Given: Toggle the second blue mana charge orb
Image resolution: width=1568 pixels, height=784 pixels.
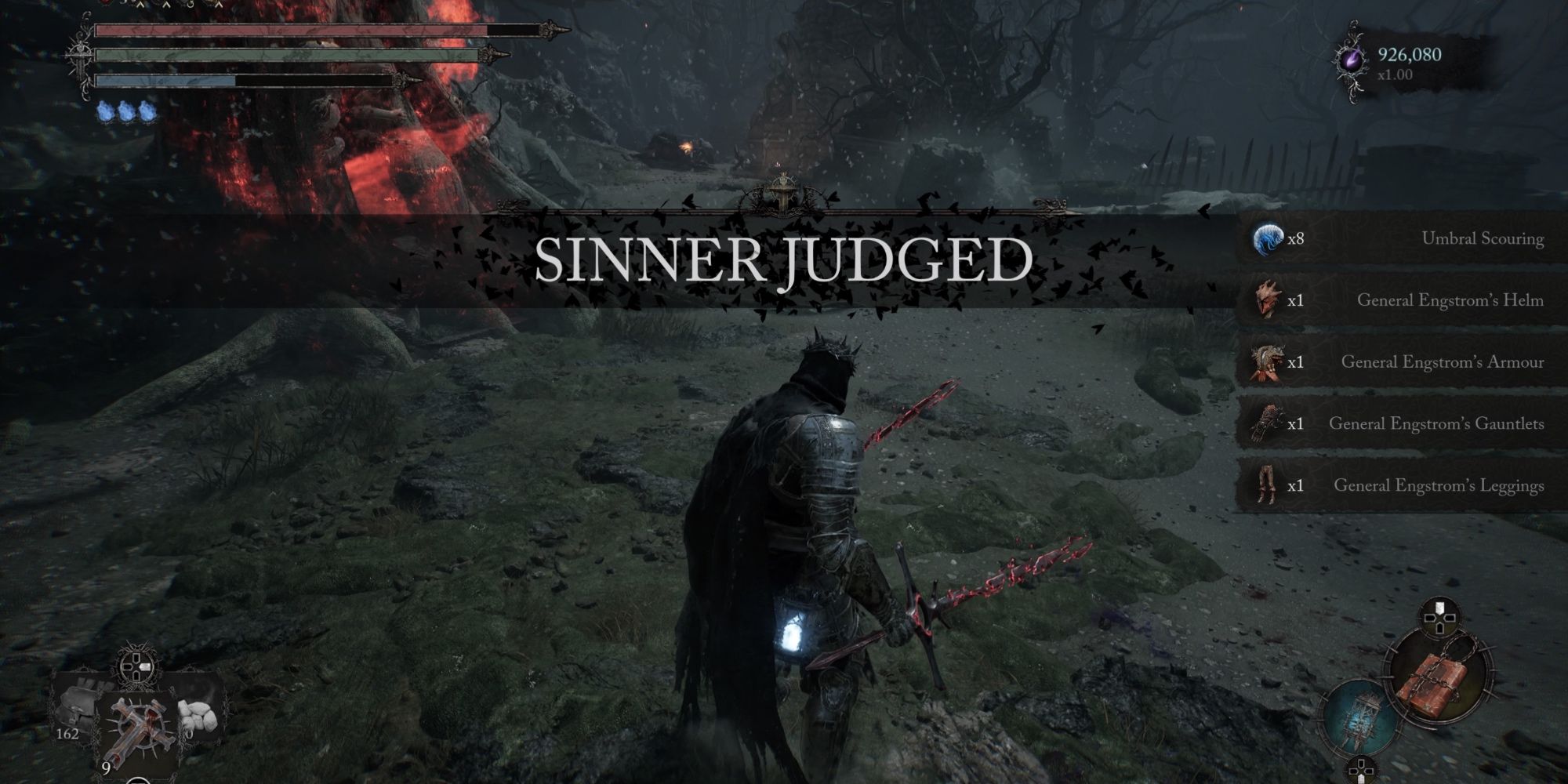Looking at the screenshot, I should tap(125, 111).
